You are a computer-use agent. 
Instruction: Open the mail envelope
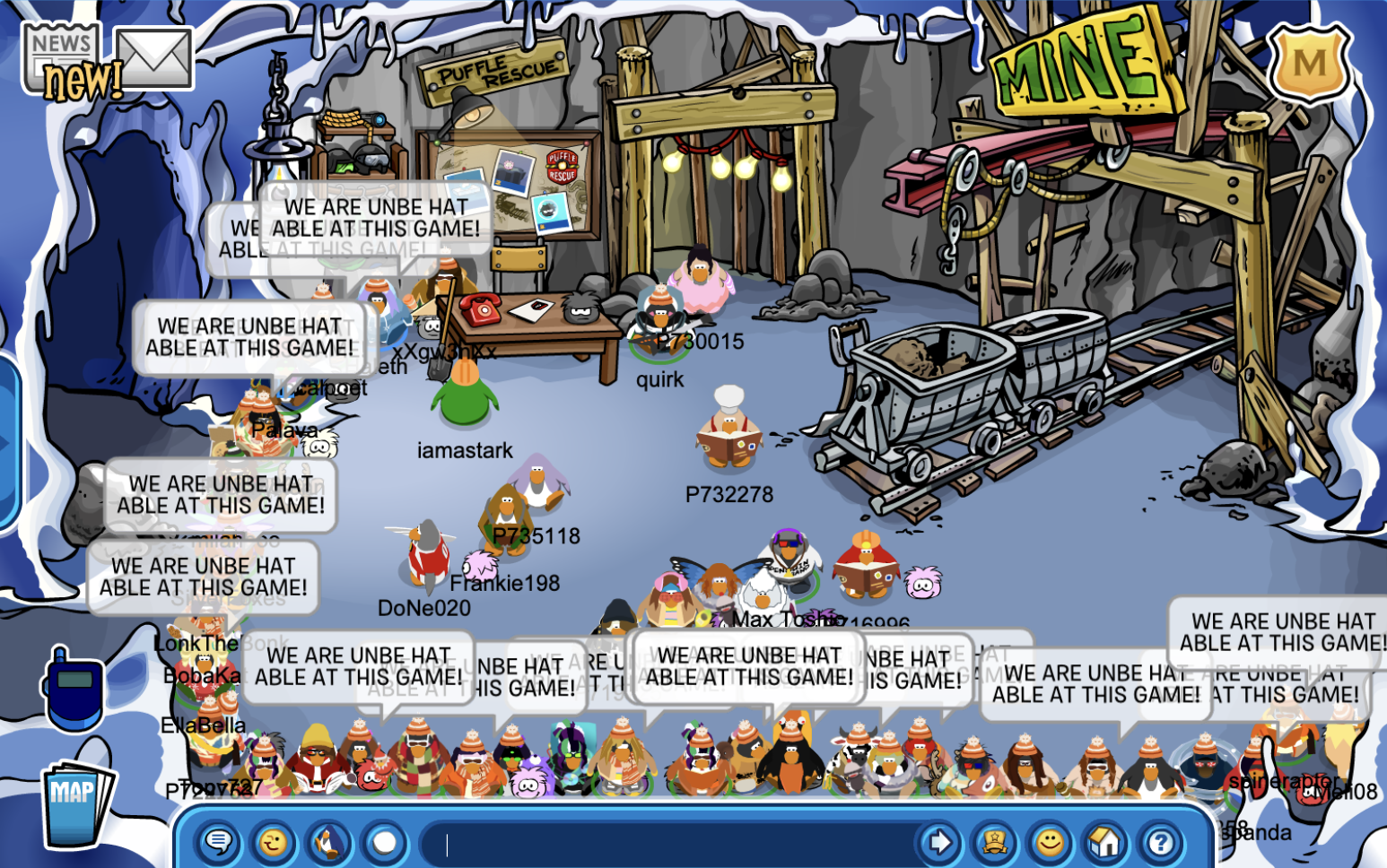click(154, 58)
